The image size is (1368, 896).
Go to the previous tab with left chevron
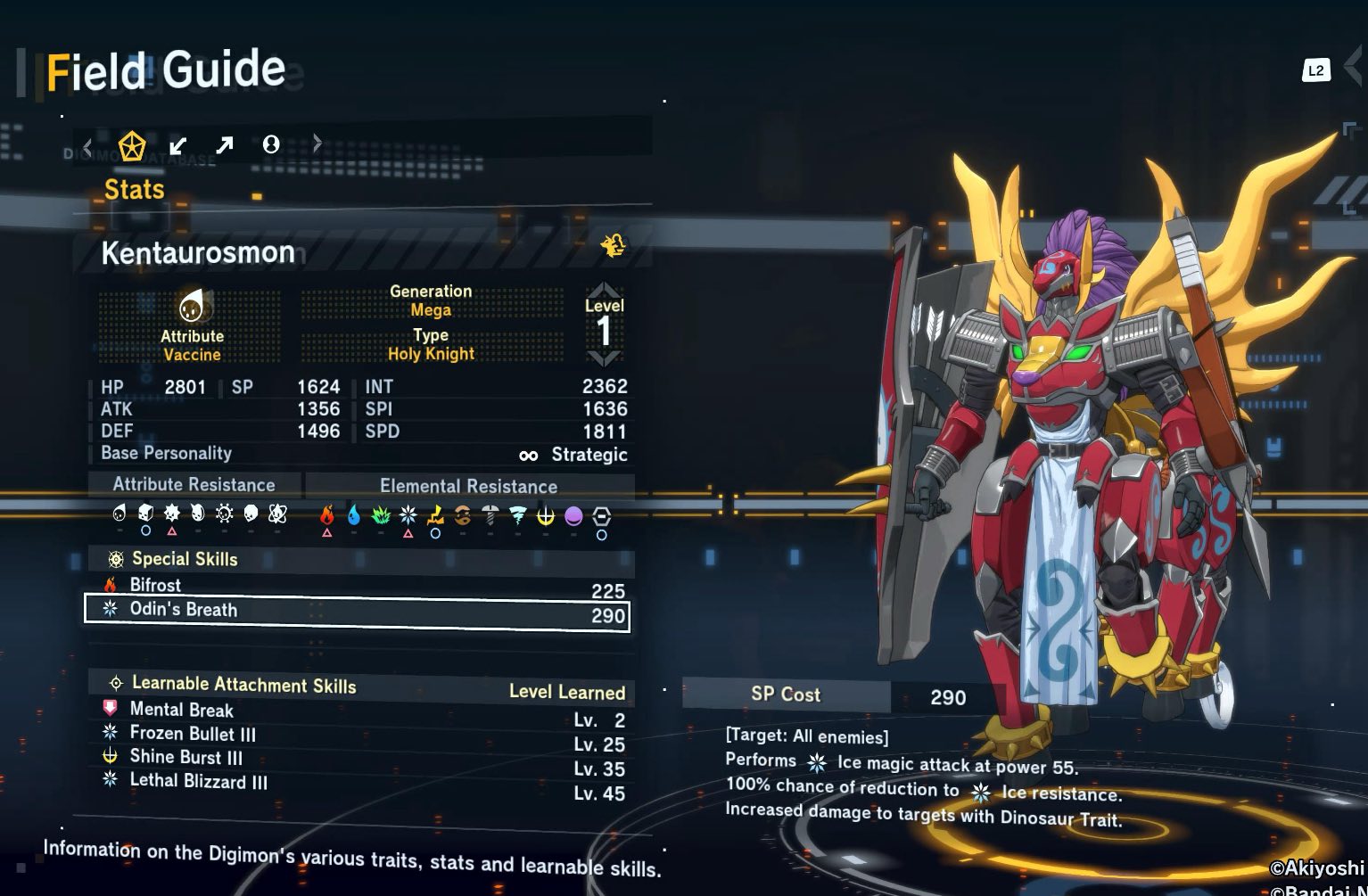click(87, 144)
